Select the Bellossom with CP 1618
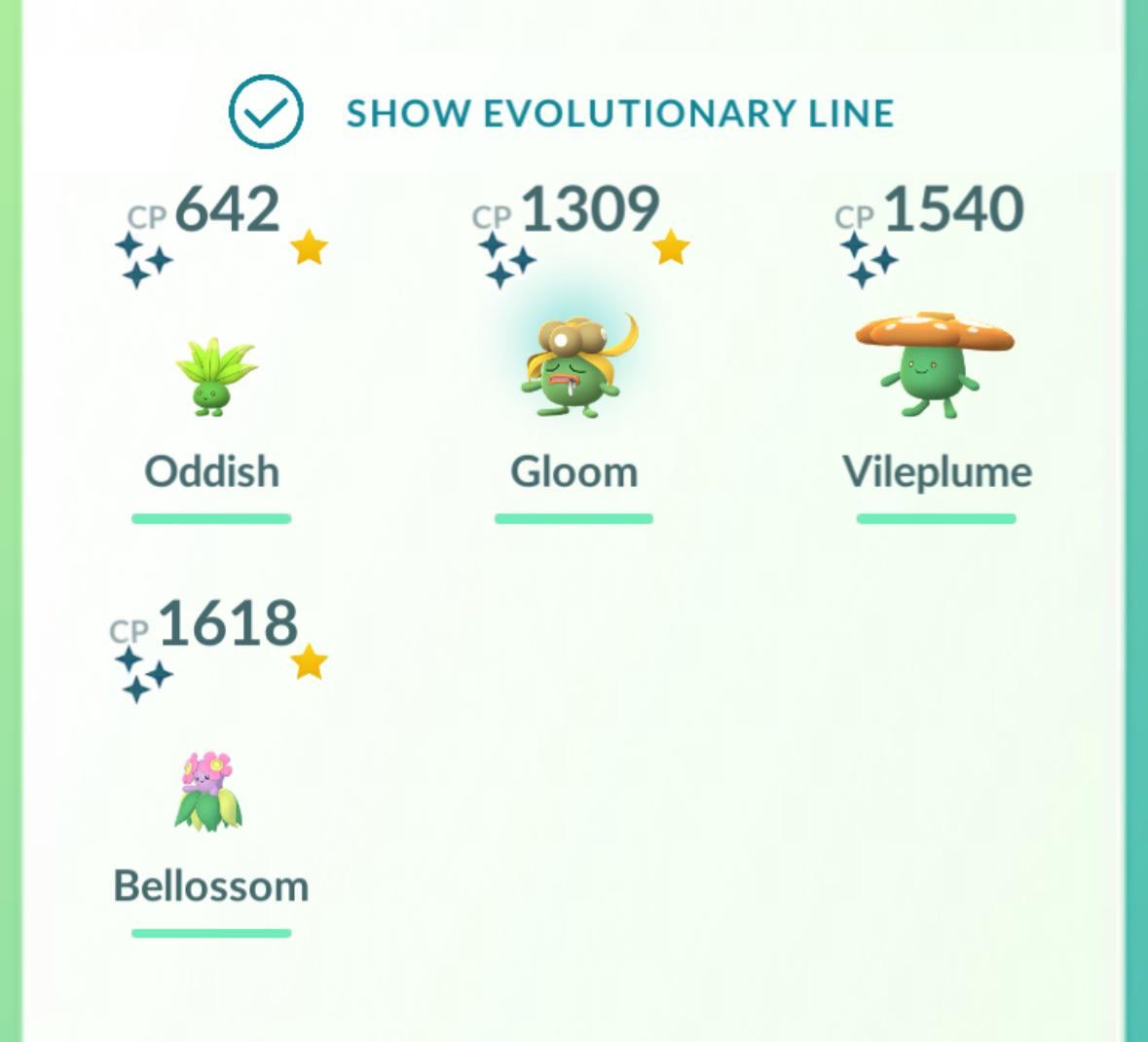The image size is (1148, 1042). click(209, 791)
